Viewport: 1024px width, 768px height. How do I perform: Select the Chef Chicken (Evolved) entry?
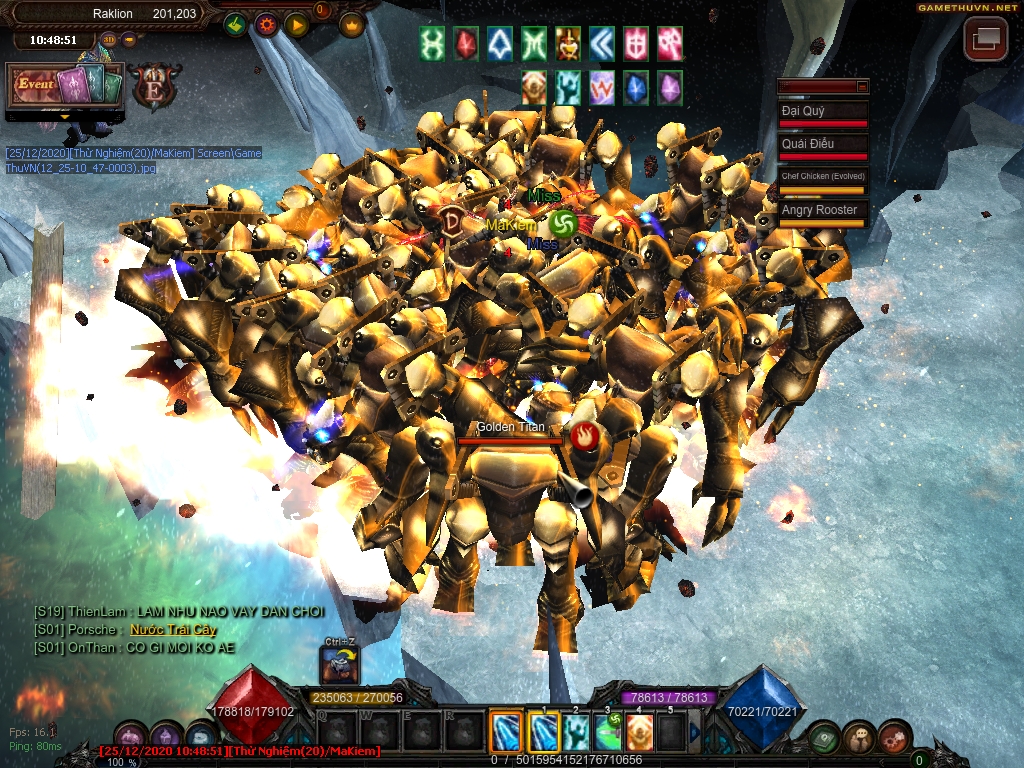(823, 179)
